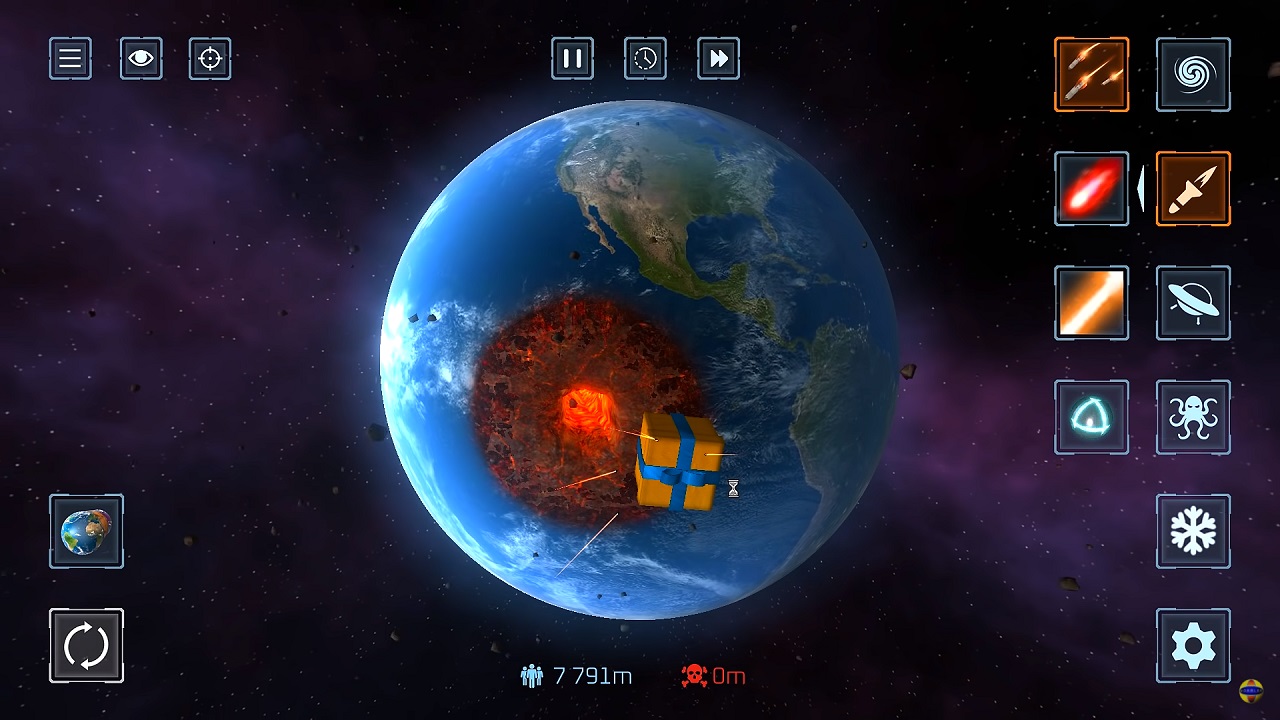This screenshot has width=1280, height=720.
Task: Select the red fireball meteor weapon
Action: pyautogui.click(x=1091, y=189)
